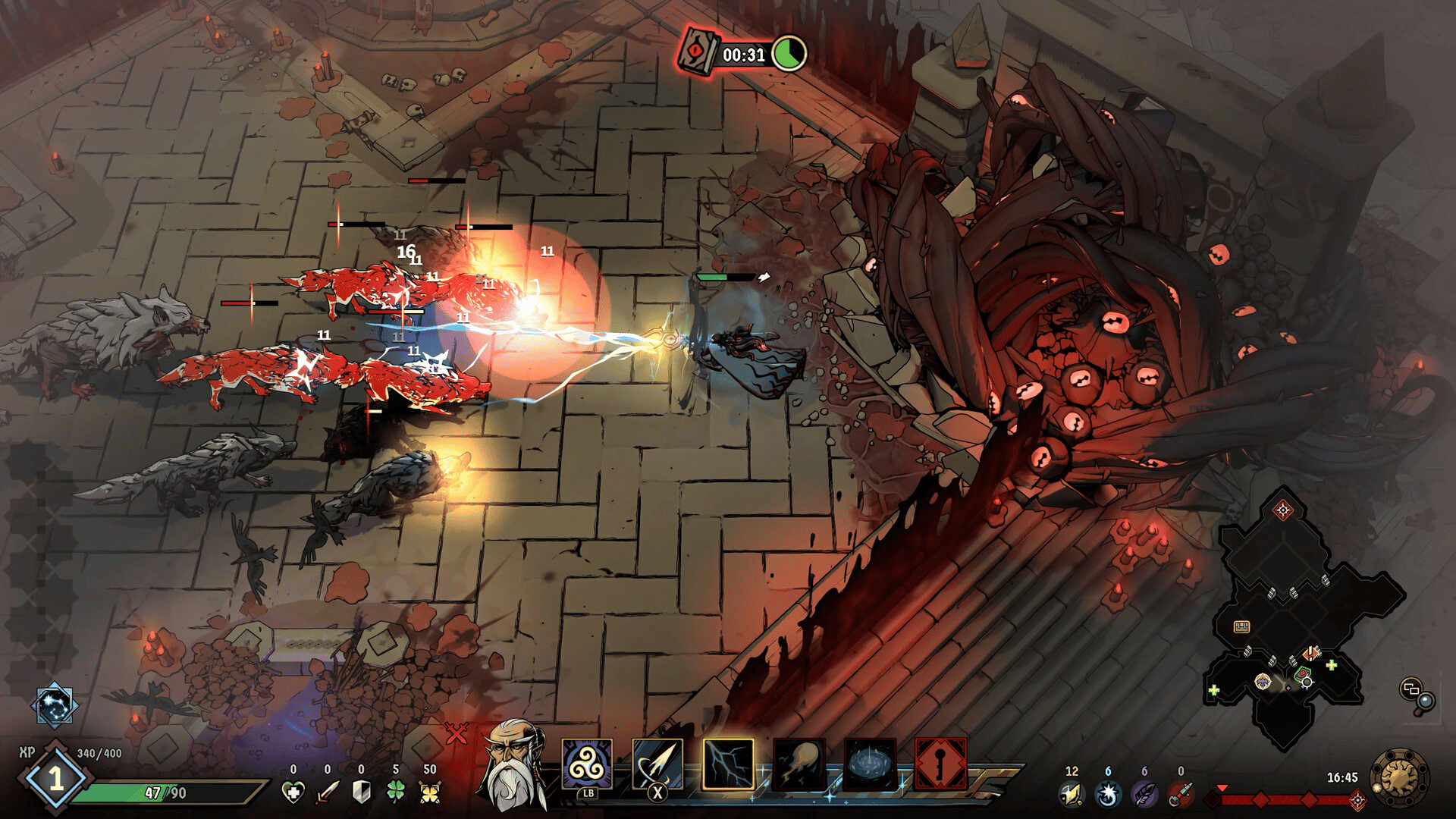
Task: Click the level 1 diamond badge
Action: click(55, 779)
